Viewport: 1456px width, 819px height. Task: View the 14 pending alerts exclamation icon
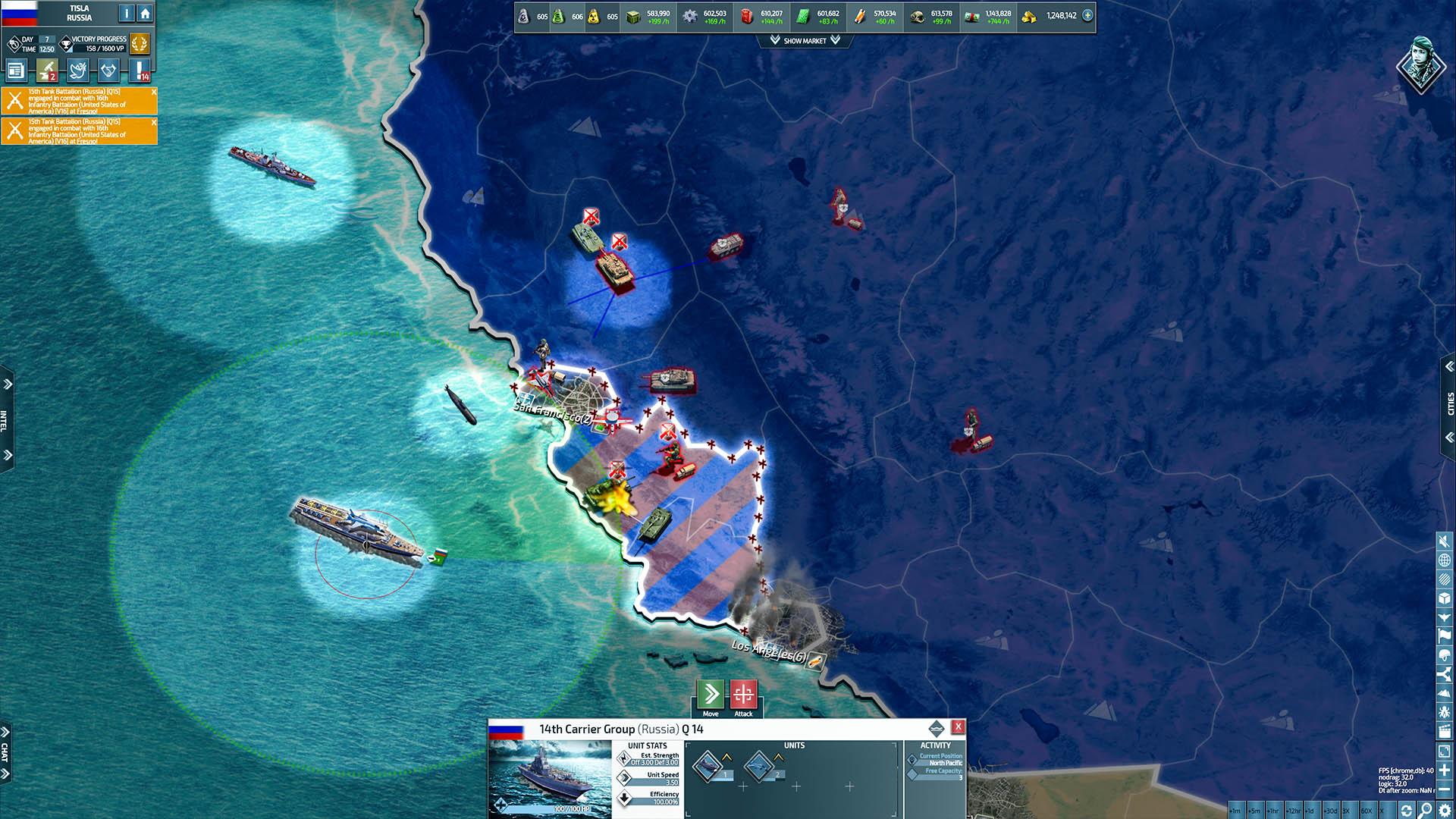click(x=141, y=71)
